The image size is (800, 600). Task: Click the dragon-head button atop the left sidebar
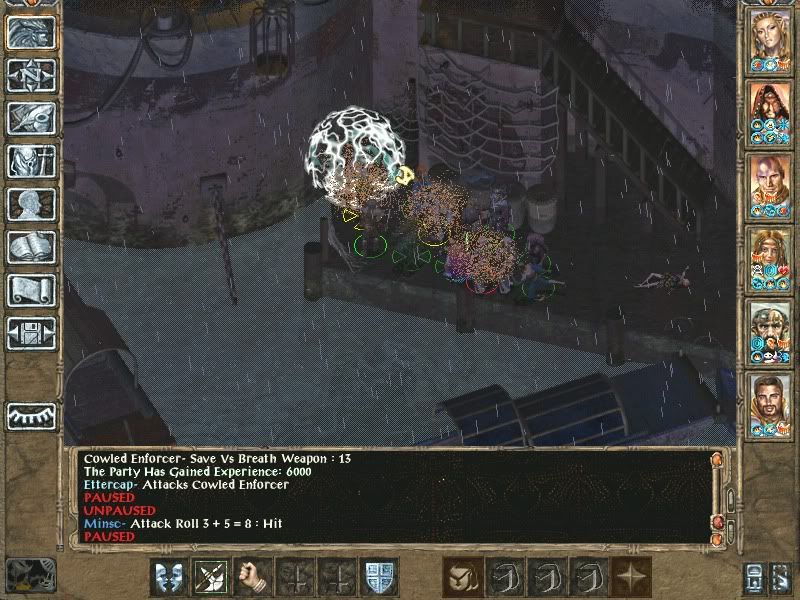click(31, 32)
